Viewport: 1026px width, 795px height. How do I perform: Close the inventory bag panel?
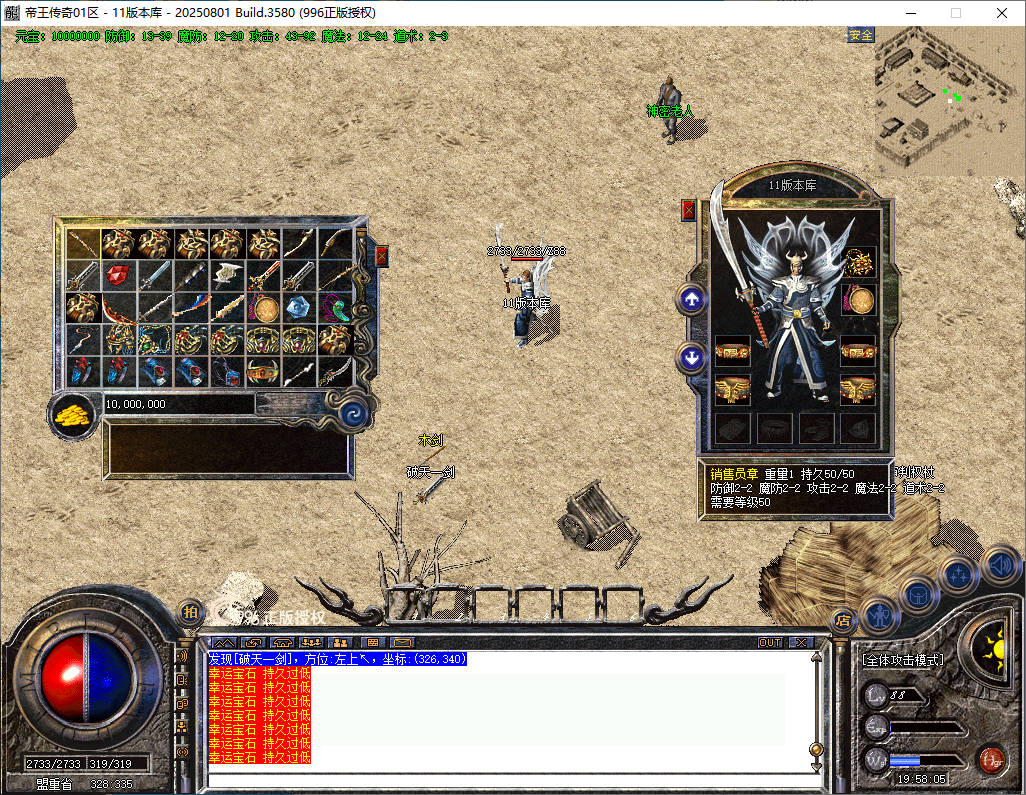click(x=382, y=256)
